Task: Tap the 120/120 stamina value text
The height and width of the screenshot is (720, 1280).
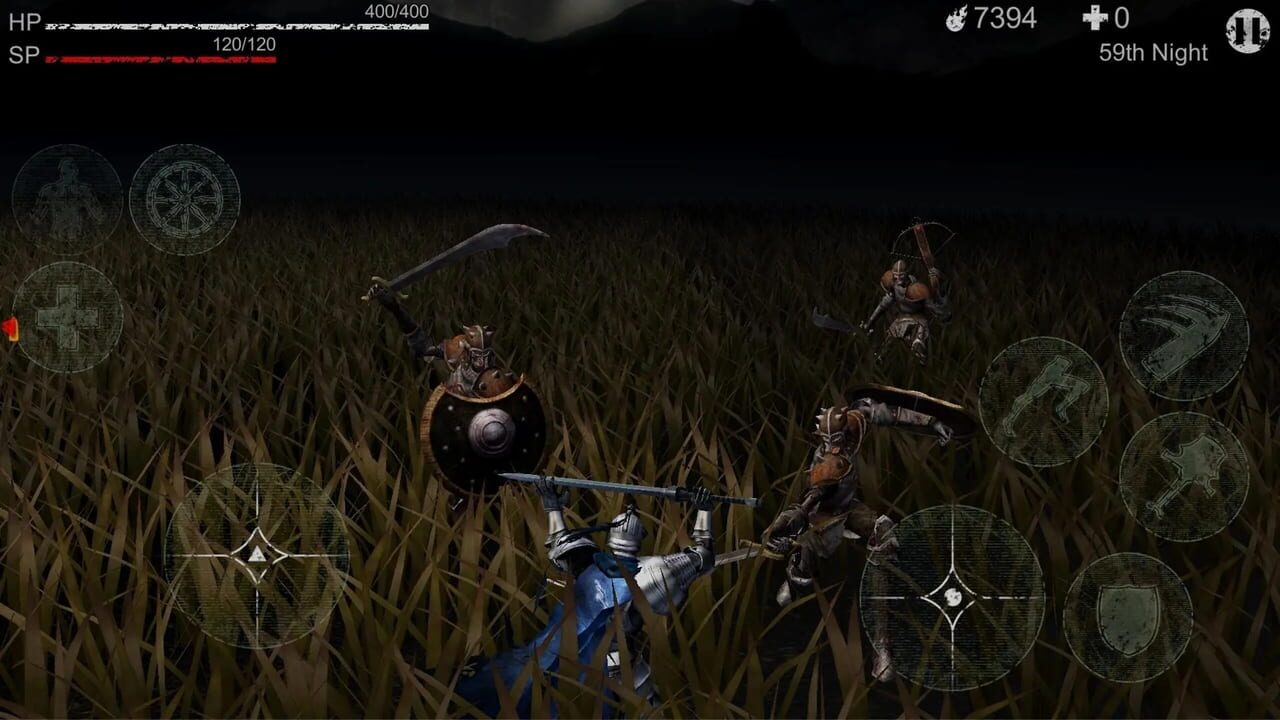Action: point(243,44)
